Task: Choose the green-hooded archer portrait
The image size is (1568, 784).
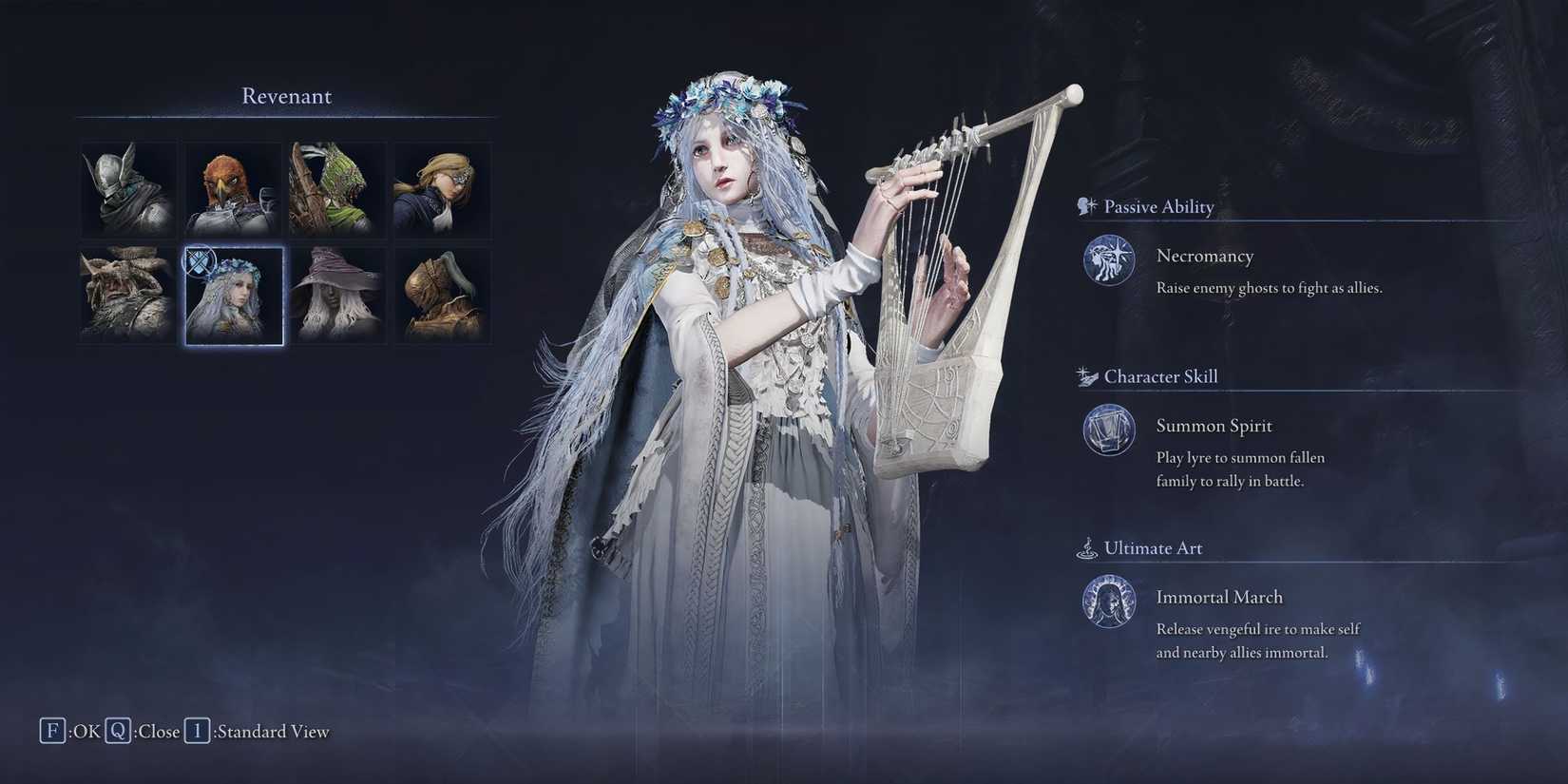Action: (x=337, y=189)
